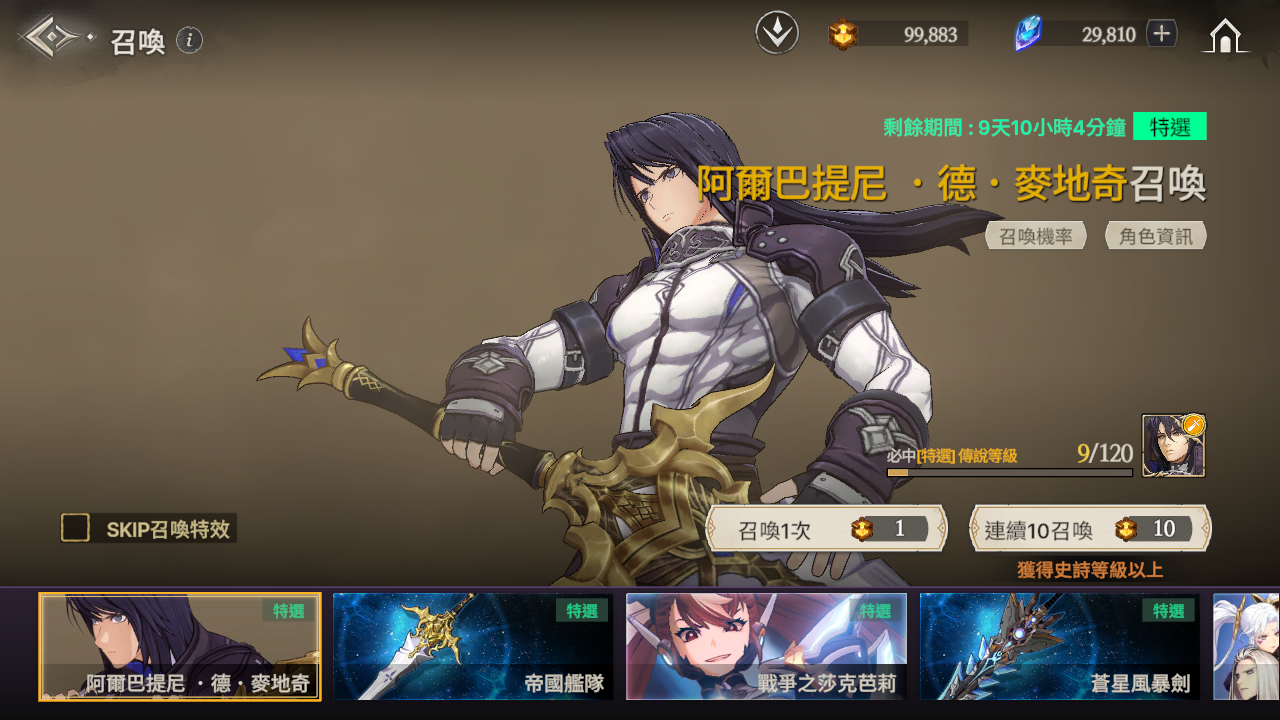Viewport: 1280px width, 720px height.
Task: Open the 蒼星風暴劍 banner
Action: pyautogui.click(x=1059, y=646)
